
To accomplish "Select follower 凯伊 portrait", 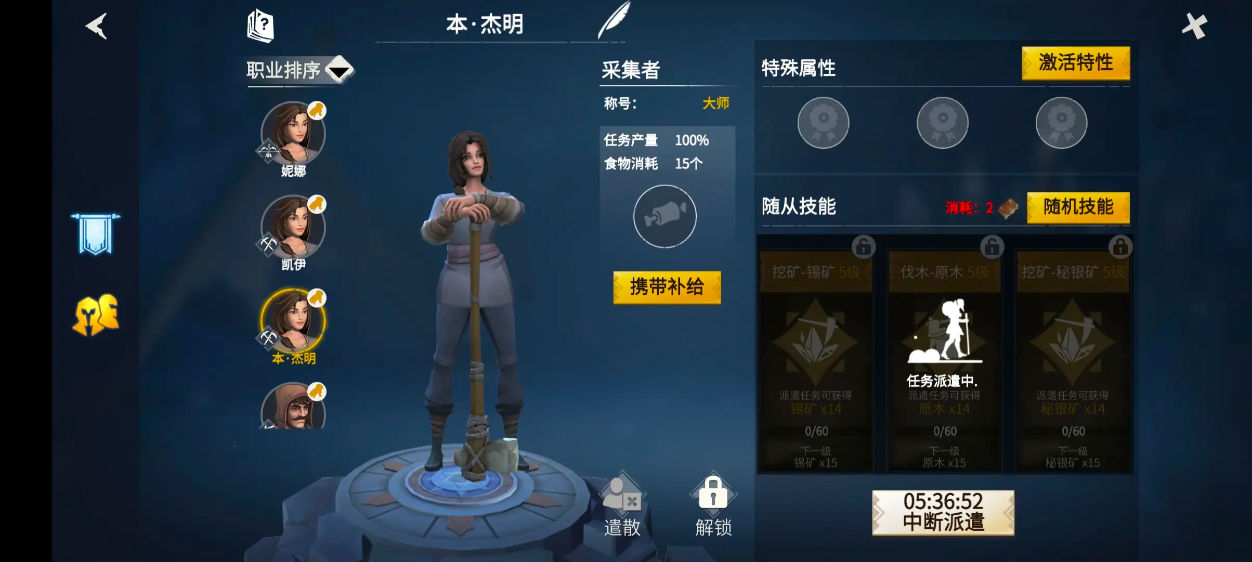I will (x=292, y=227).
